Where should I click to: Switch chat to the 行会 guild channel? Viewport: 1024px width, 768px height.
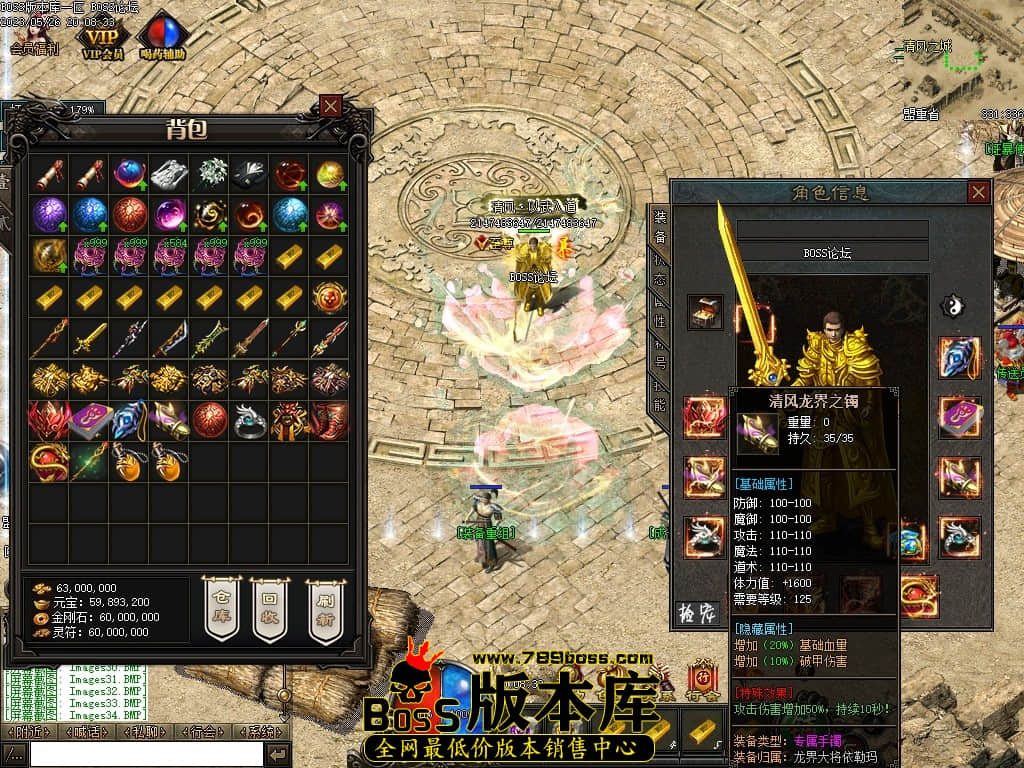click(203, 732)
